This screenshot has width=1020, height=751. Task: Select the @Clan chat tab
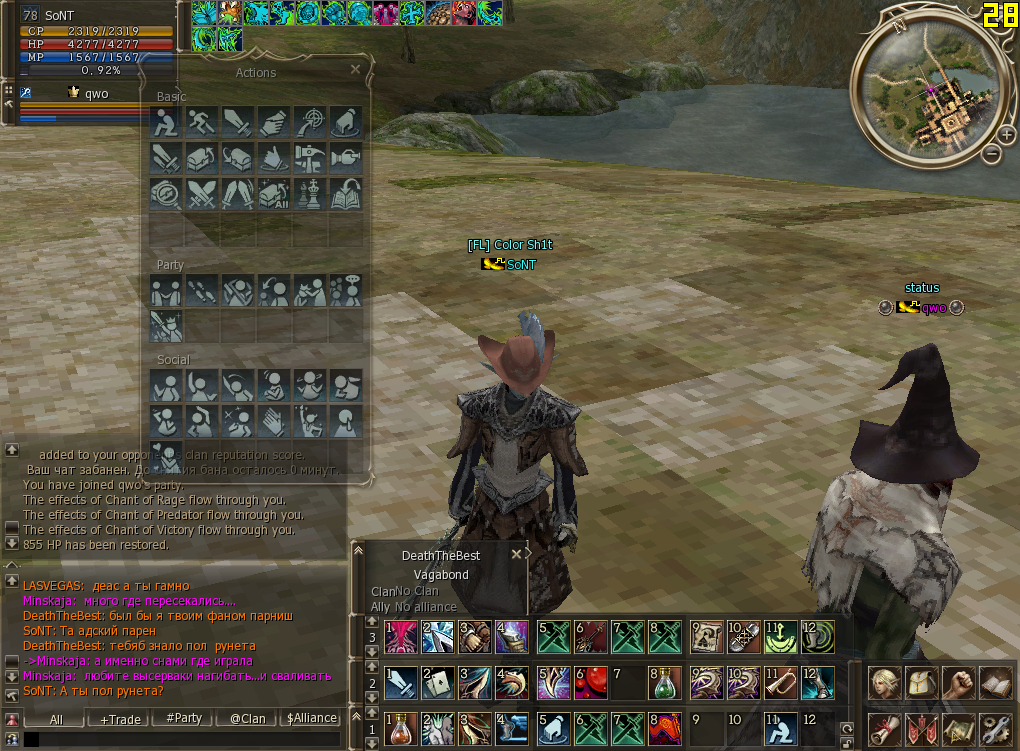tap(247, 718)
